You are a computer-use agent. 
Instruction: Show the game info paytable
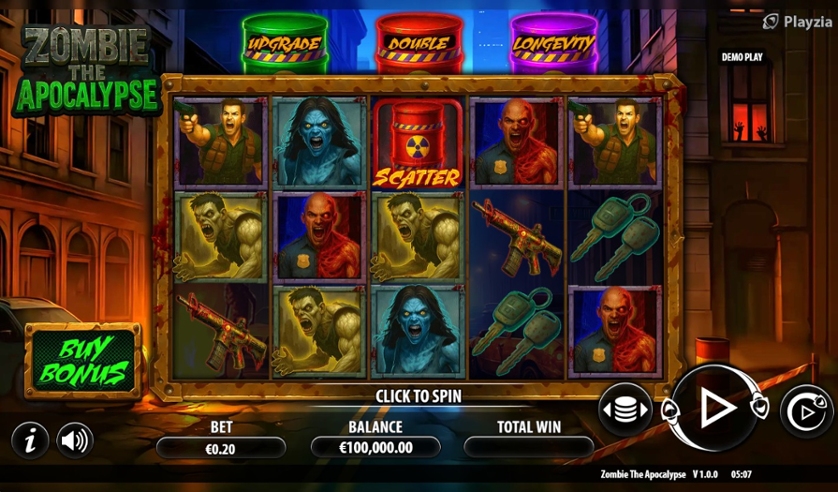click(29, 439)
